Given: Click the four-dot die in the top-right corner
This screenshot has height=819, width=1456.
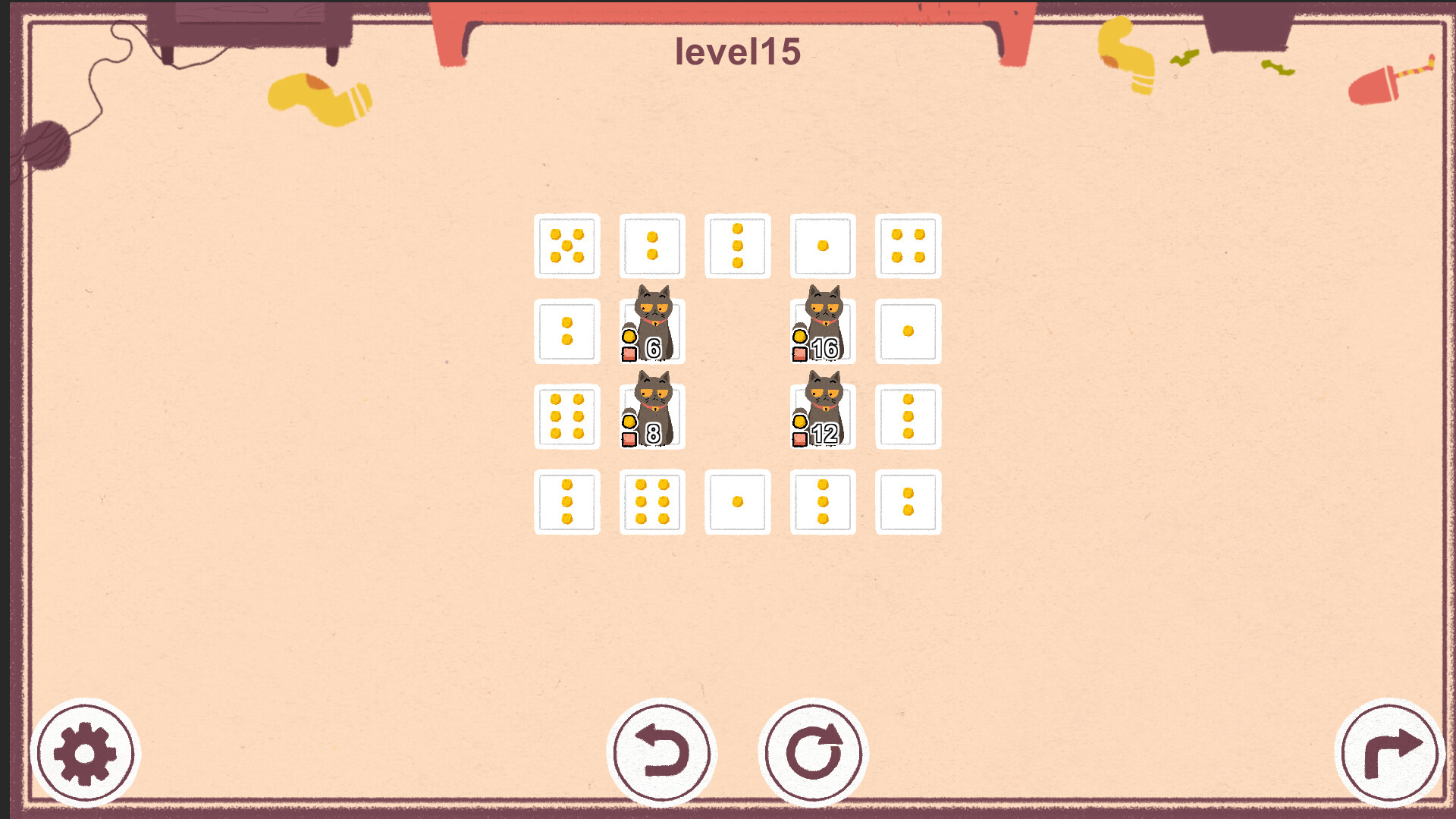Looking at the screenshot, I should coord(908,246).
